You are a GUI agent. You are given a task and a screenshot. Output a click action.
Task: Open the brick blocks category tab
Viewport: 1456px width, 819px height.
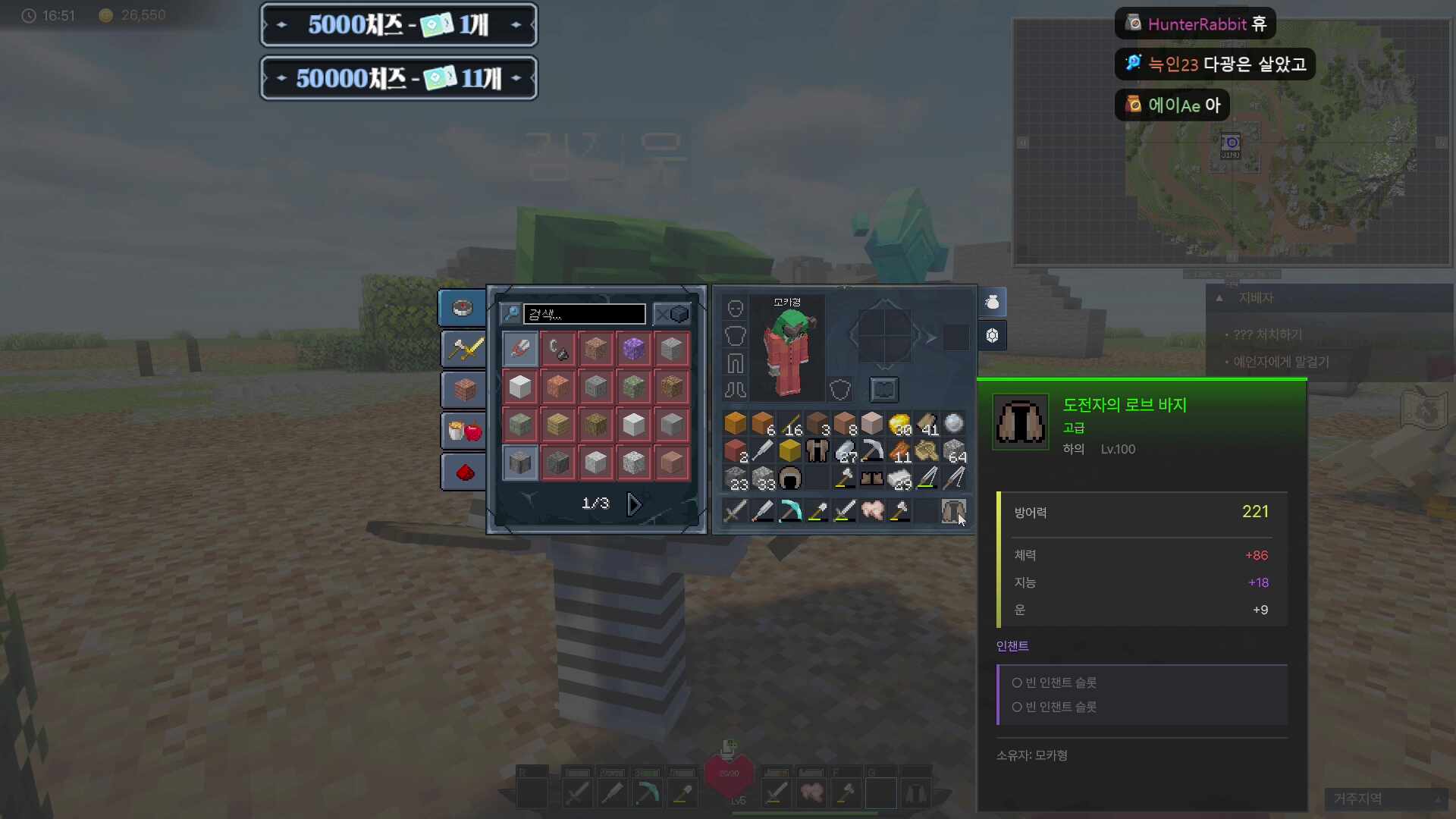(x=464, y=390)
